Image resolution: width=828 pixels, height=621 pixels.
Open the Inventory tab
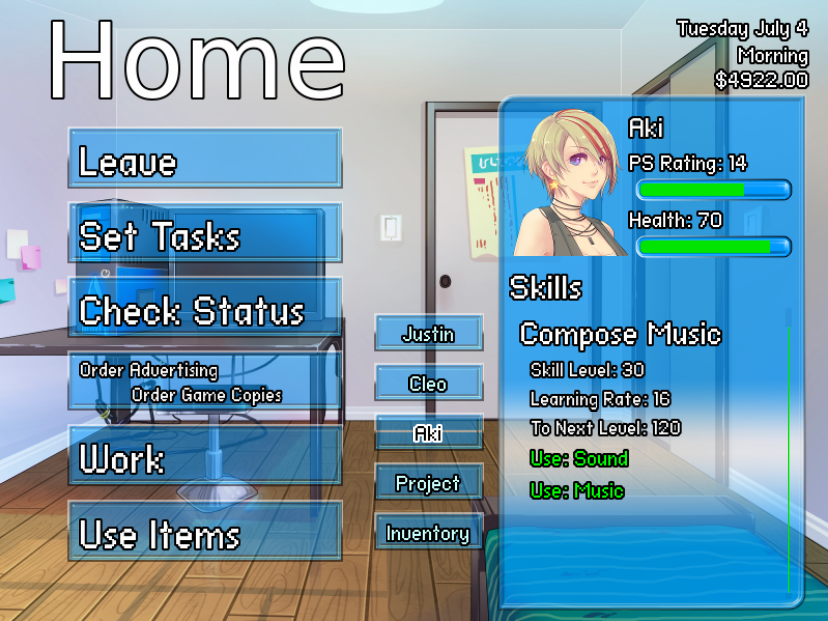(x=428, y=533)
